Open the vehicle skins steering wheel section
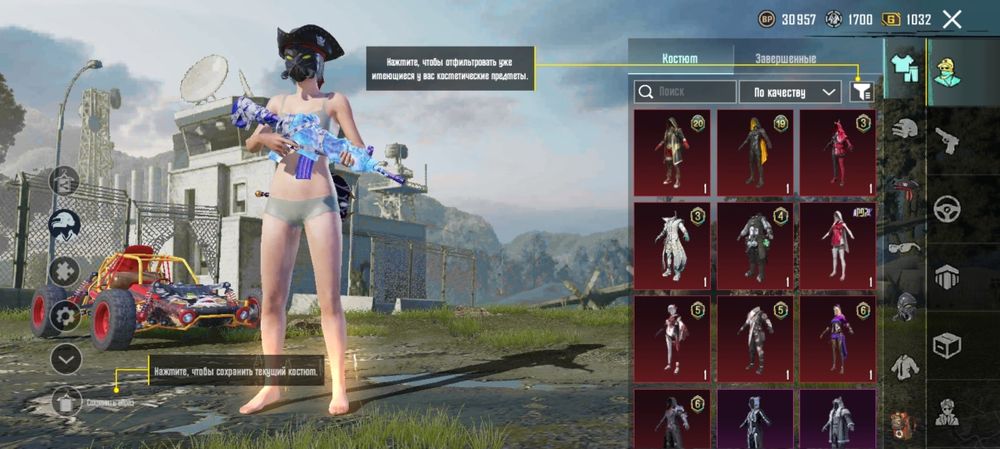1000x449 pixels. click(946, 209)
